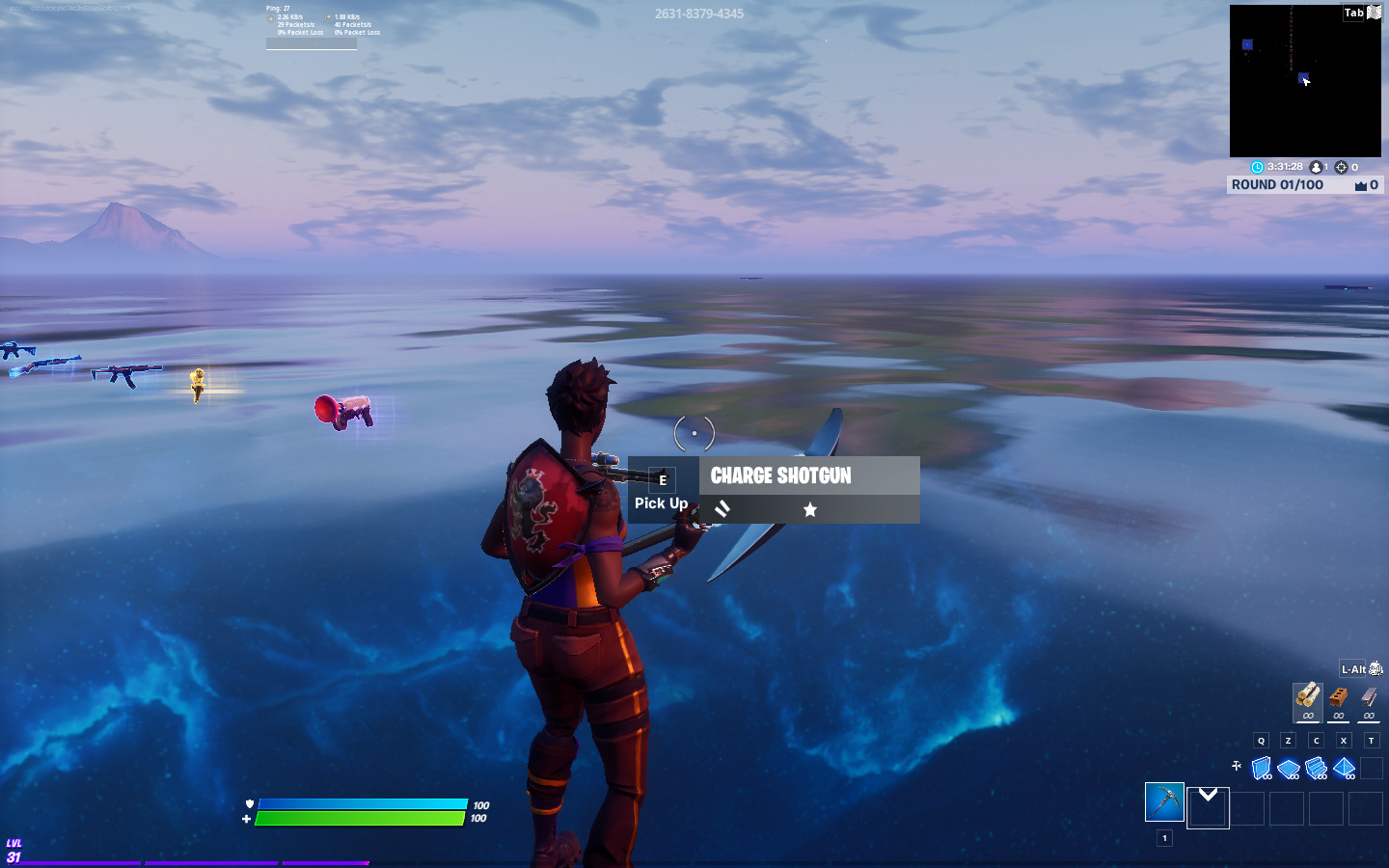Viewport: 1389px width, 868px height.
Task: Toggle the L-Alt quick action menu
Action: (x=1353, y=669)
